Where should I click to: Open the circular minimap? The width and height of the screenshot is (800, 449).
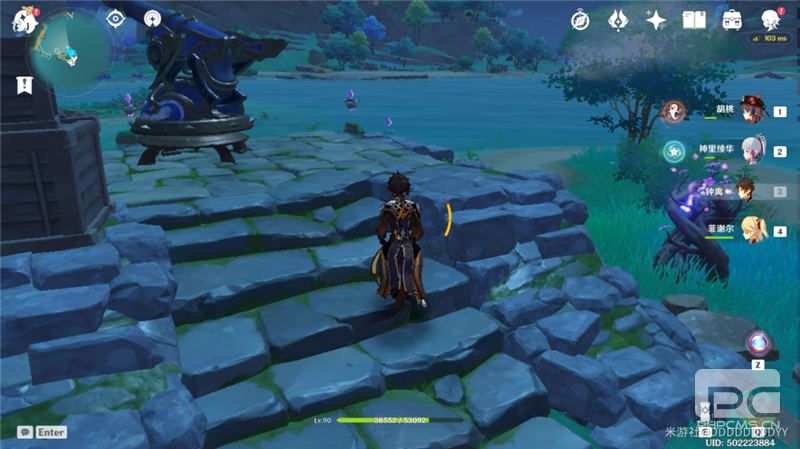(x=68, y=52)
